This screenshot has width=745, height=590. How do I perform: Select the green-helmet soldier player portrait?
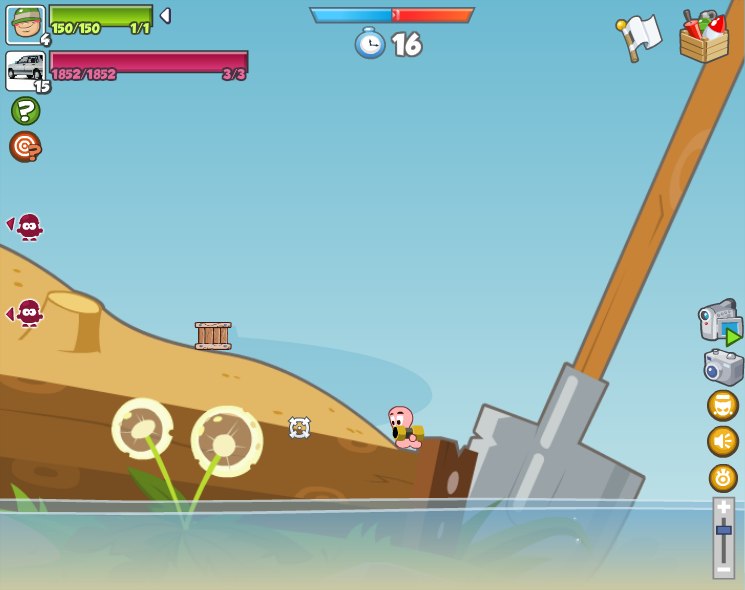[25, 24]
